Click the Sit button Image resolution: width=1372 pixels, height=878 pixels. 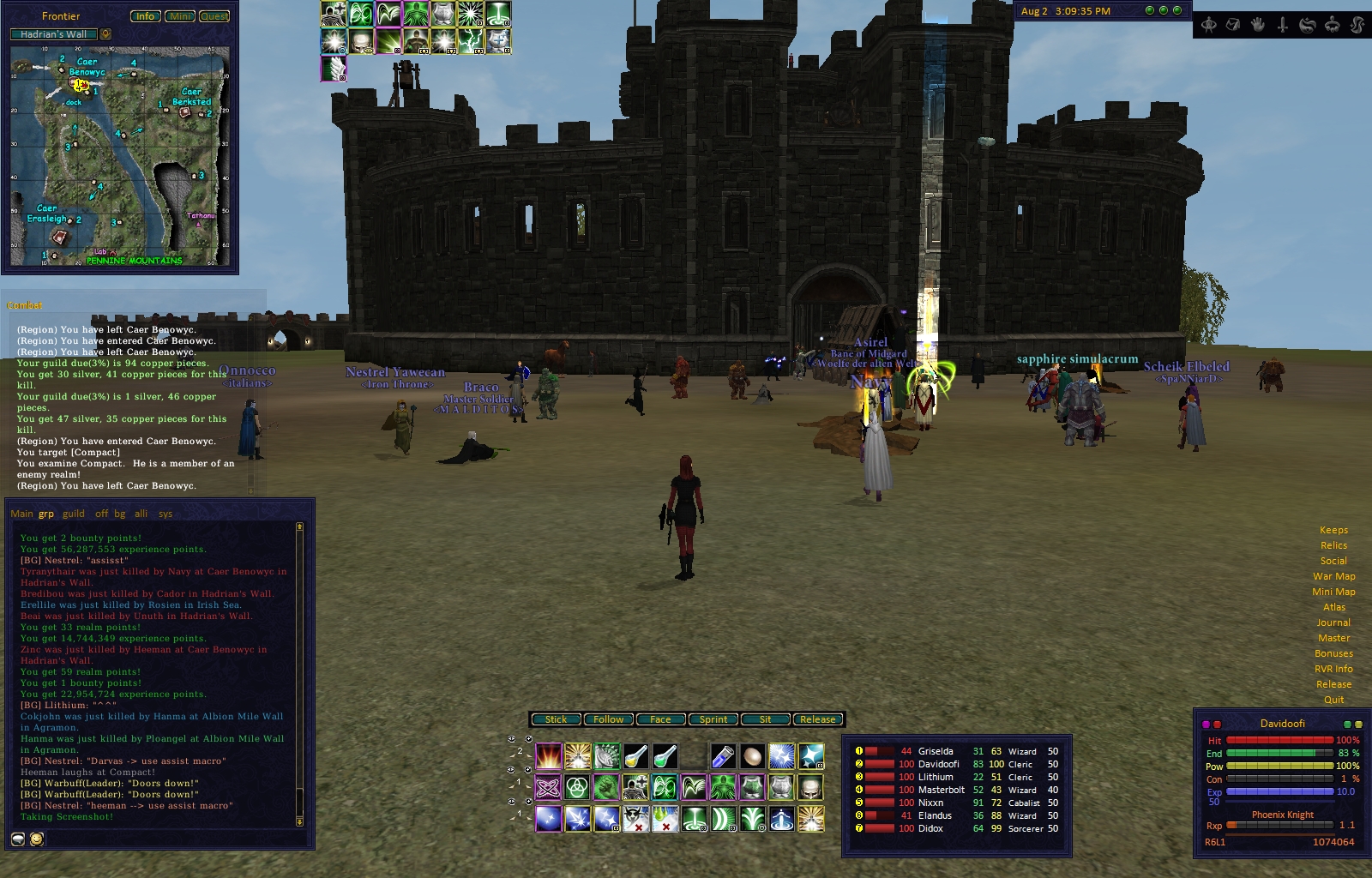tap(765, 719)
